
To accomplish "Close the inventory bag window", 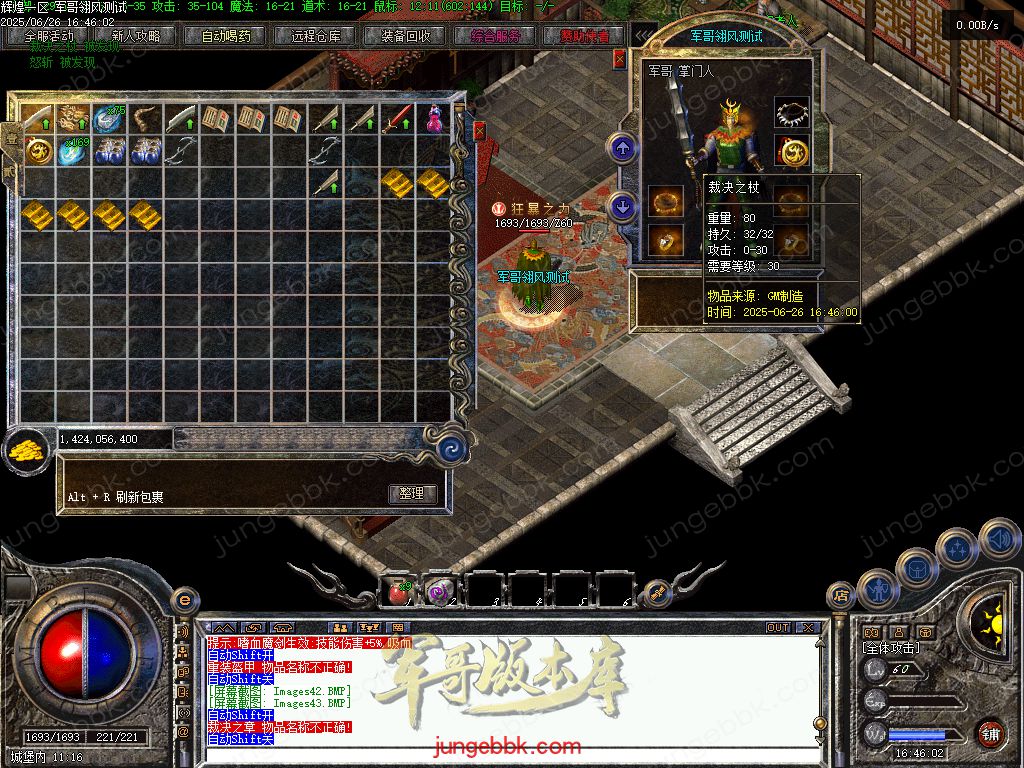I will 479,131.
